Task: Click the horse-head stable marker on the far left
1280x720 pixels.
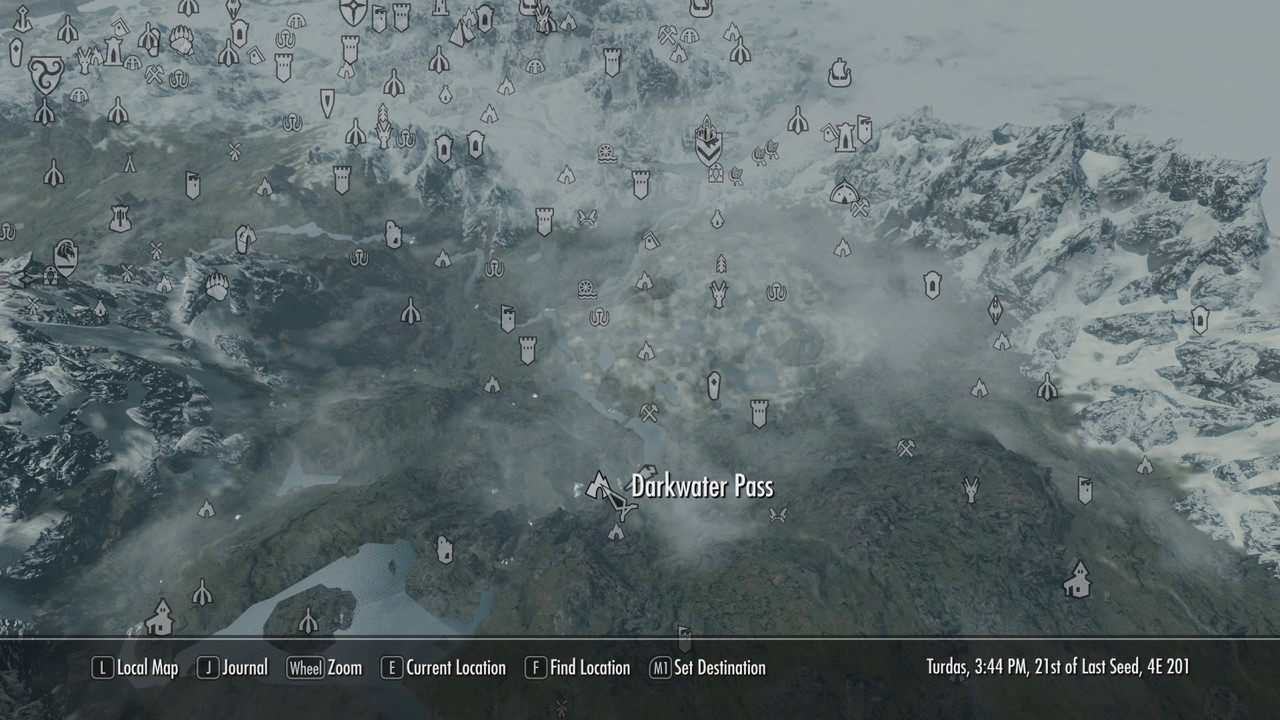Action: tap(64, 255)
